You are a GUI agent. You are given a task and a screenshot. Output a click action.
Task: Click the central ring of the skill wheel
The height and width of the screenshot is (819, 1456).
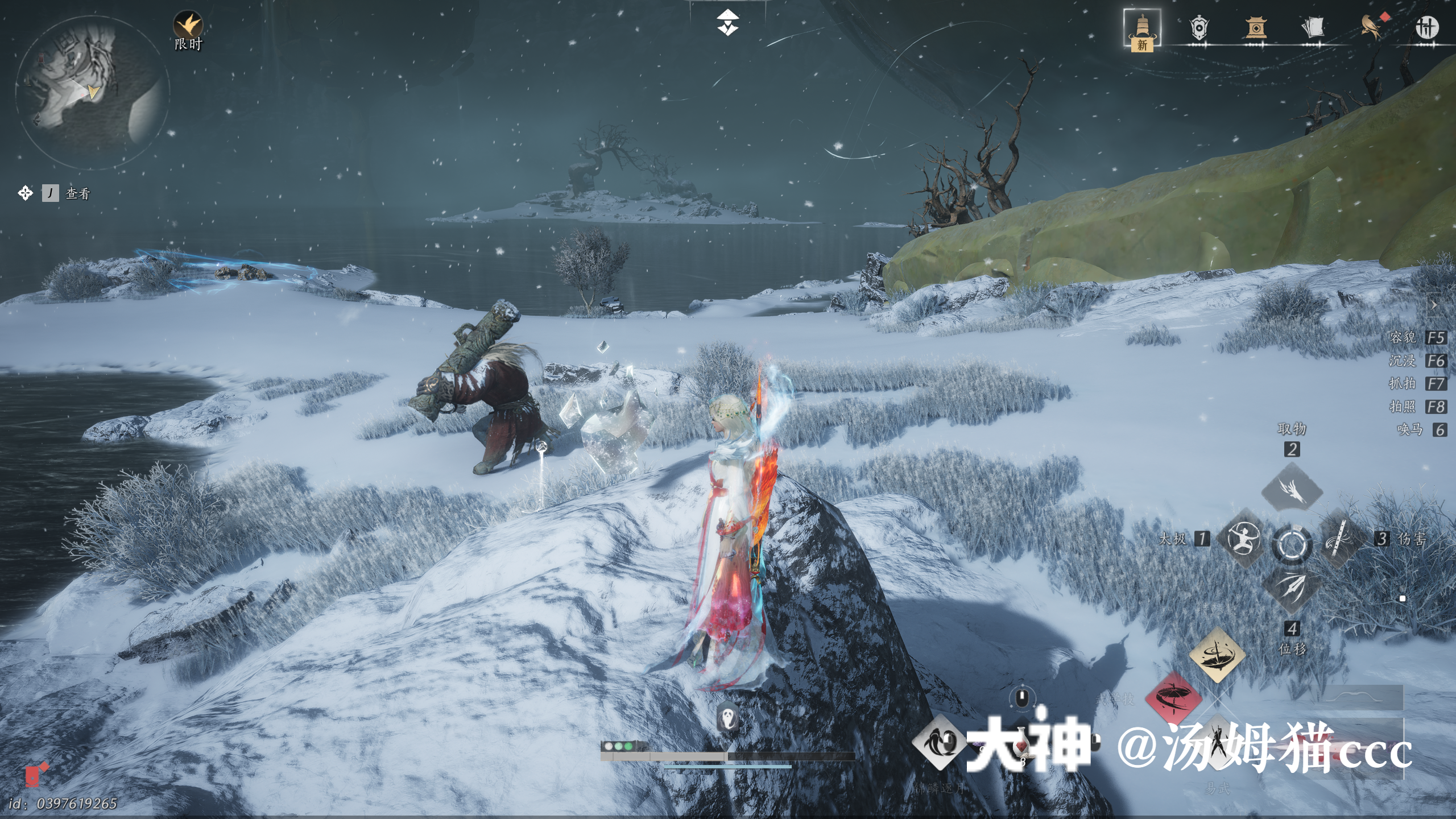tap(1292, 544)
